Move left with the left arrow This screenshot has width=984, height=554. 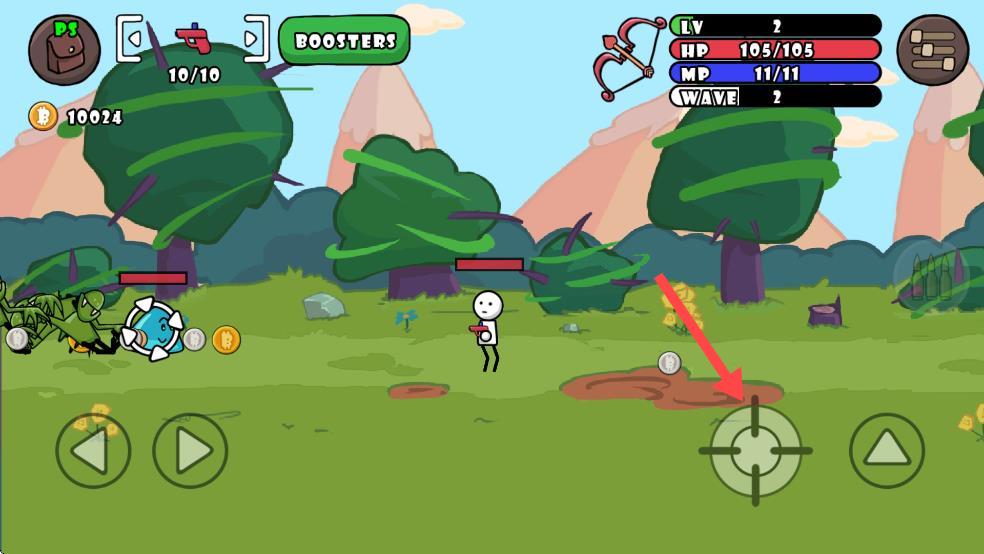click(92, 451)
